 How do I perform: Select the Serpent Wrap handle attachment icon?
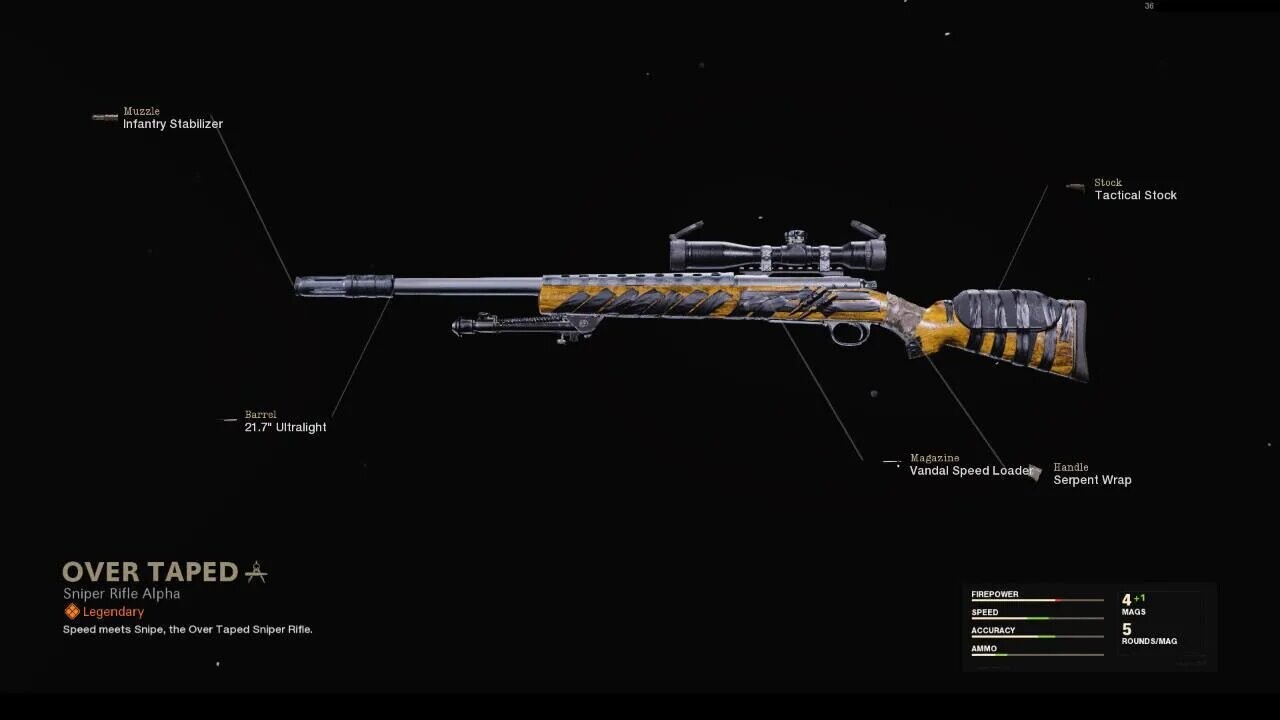click(1035, 473)
